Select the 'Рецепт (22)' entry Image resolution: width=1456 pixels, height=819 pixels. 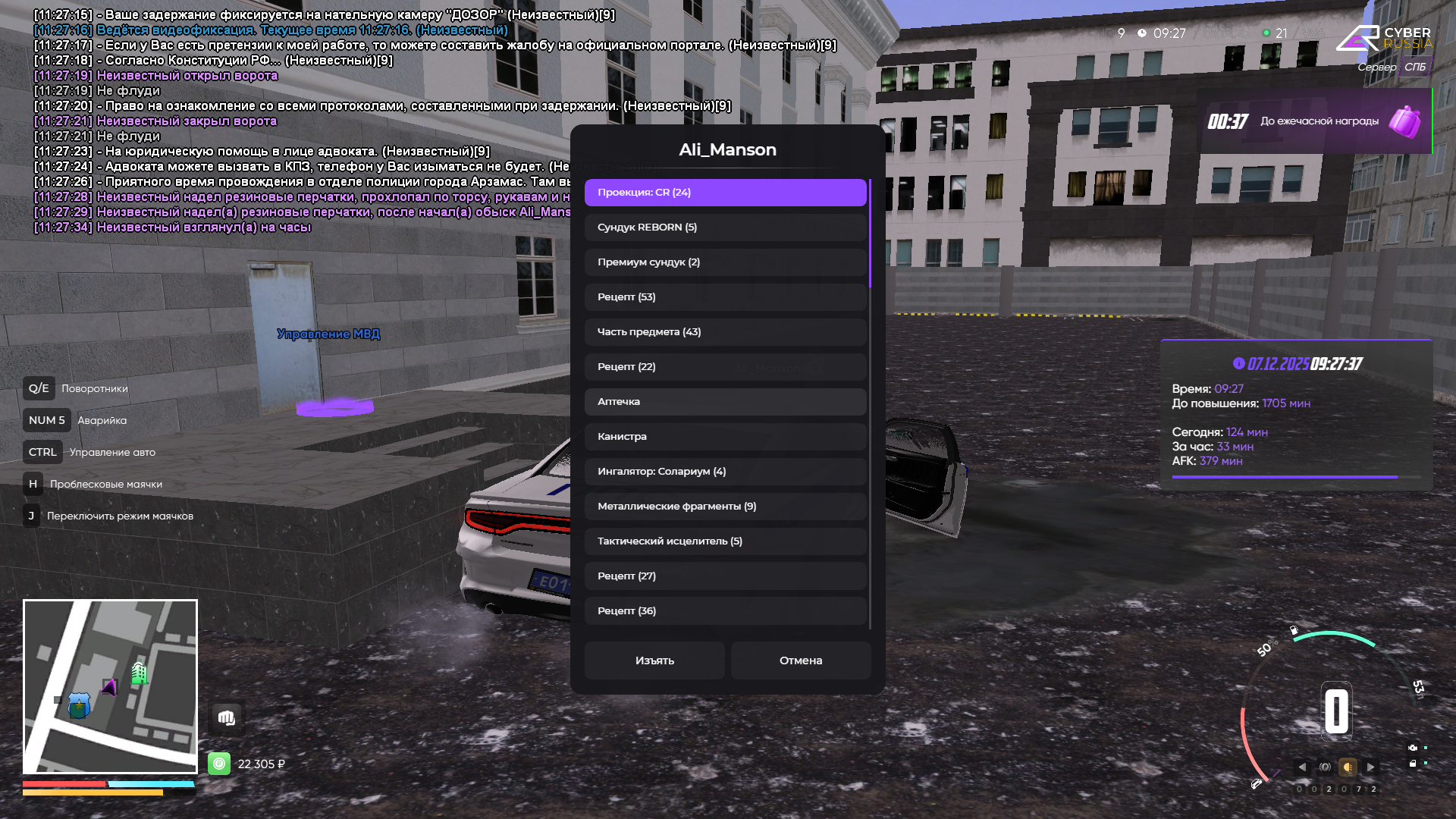coord(725,367)
